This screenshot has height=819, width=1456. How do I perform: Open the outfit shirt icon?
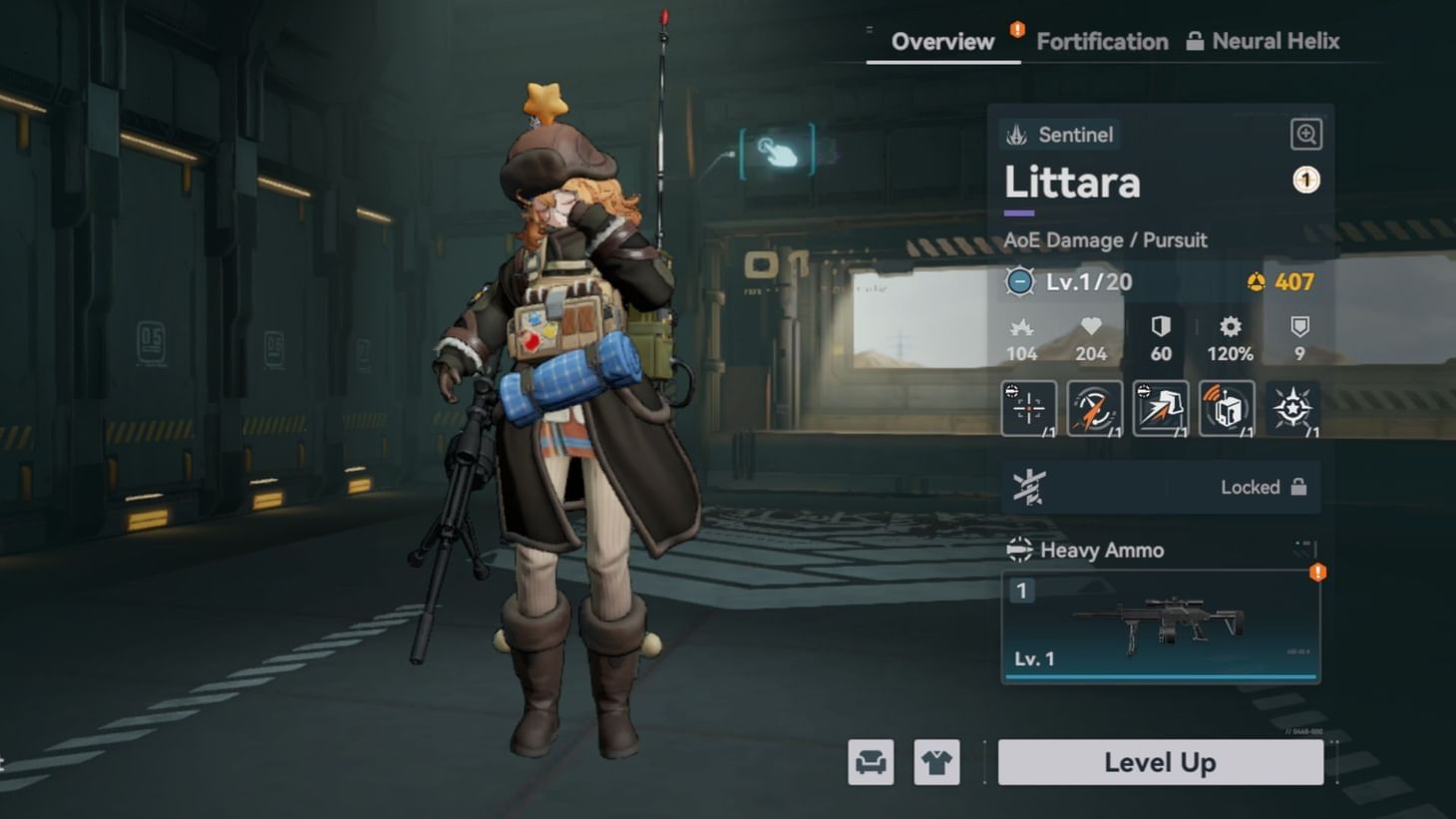click(x=936, y=761)
